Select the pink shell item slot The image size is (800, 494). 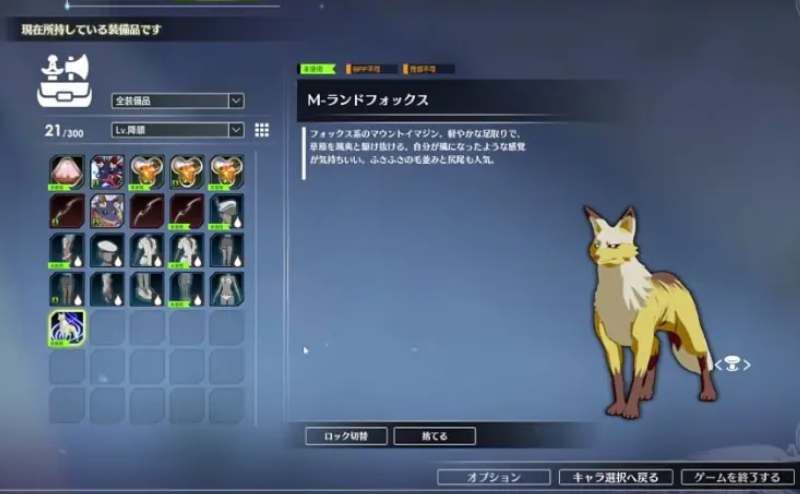tap(67, 172)
